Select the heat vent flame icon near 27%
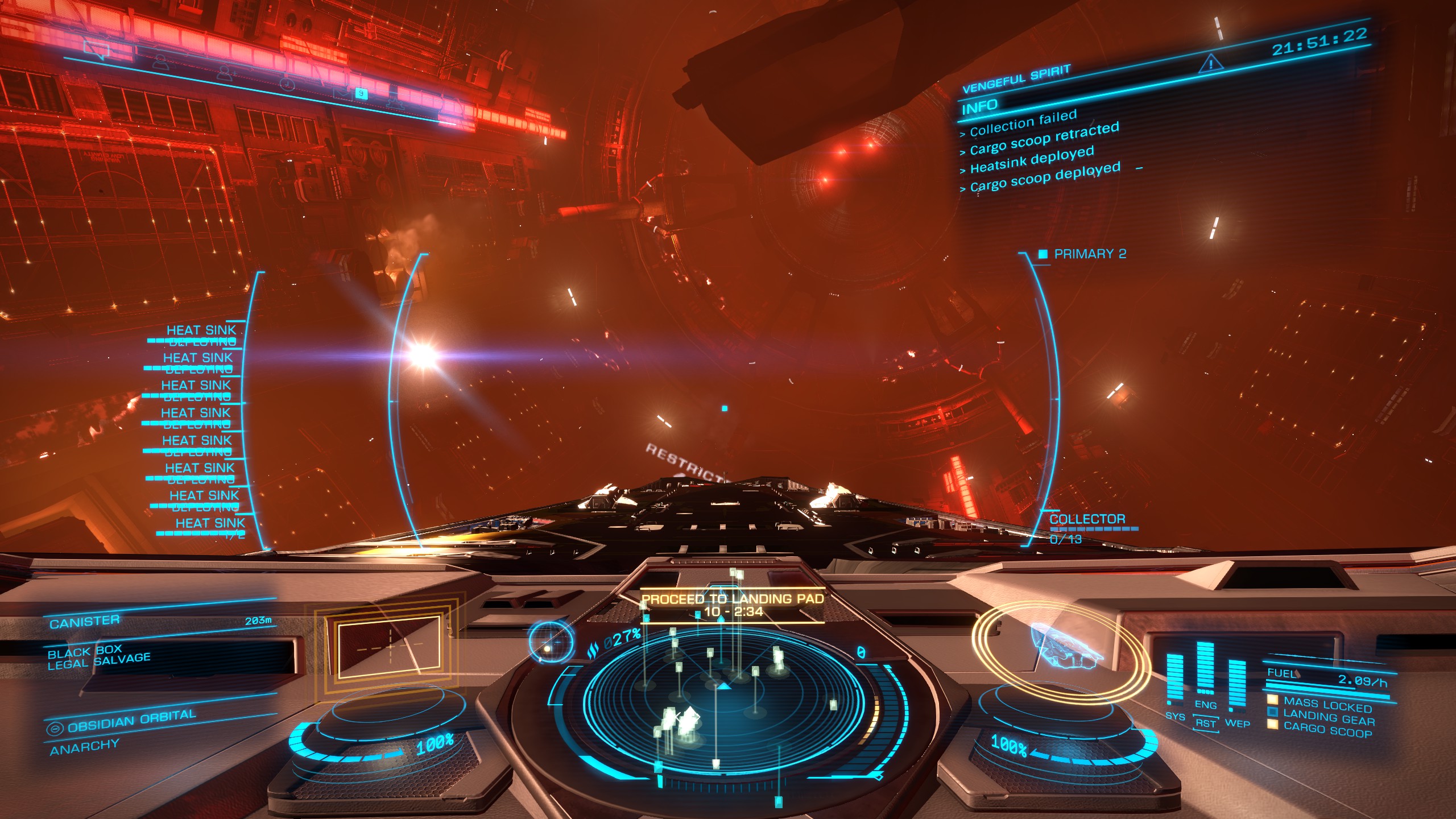Screen dimensions: 1456x819 coord(594,649)
